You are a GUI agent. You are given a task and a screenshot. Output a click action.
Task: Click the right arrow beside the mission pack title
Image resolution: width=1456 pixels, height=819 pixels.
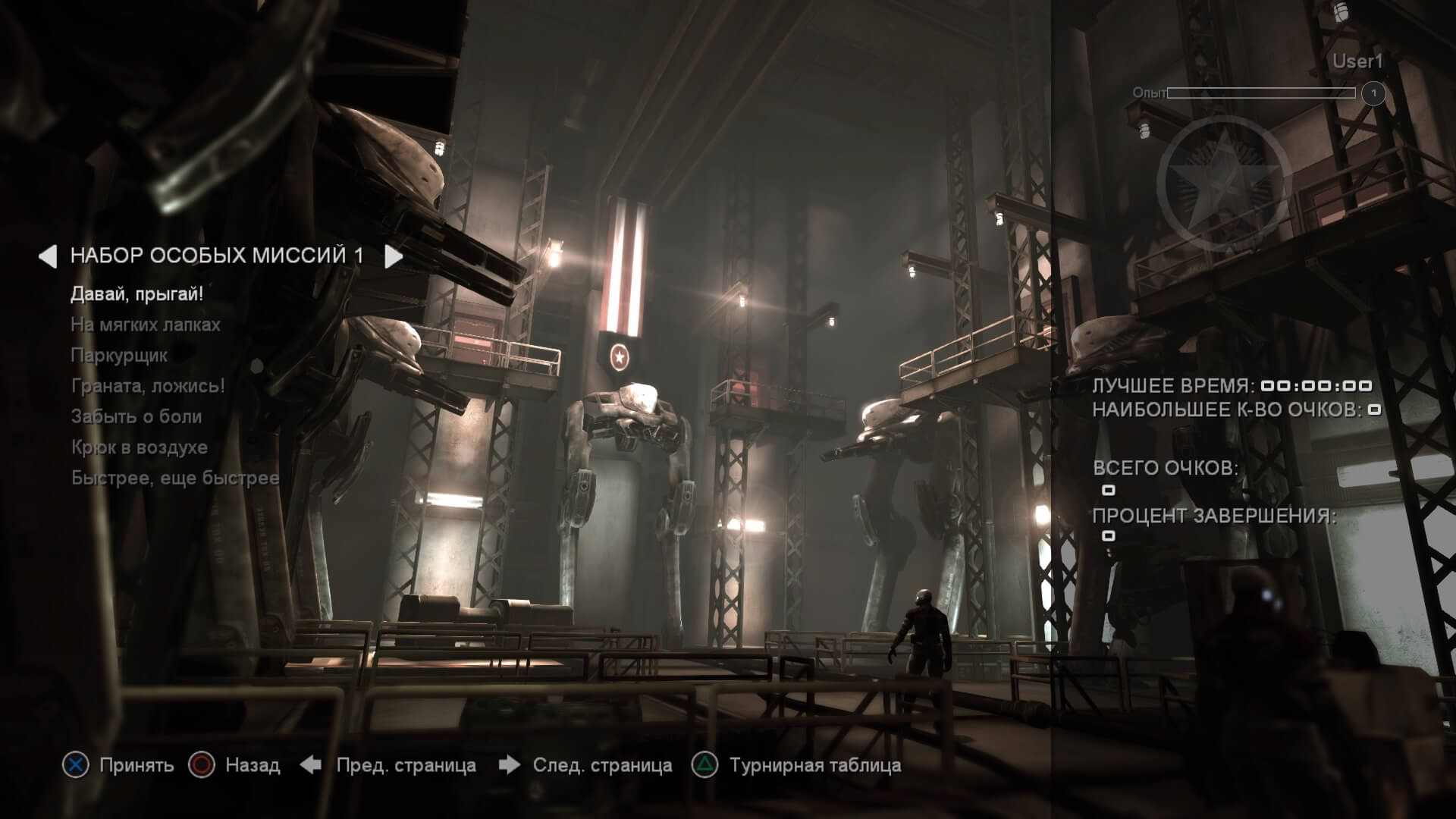pyautogui.click(x=393, y=256)
